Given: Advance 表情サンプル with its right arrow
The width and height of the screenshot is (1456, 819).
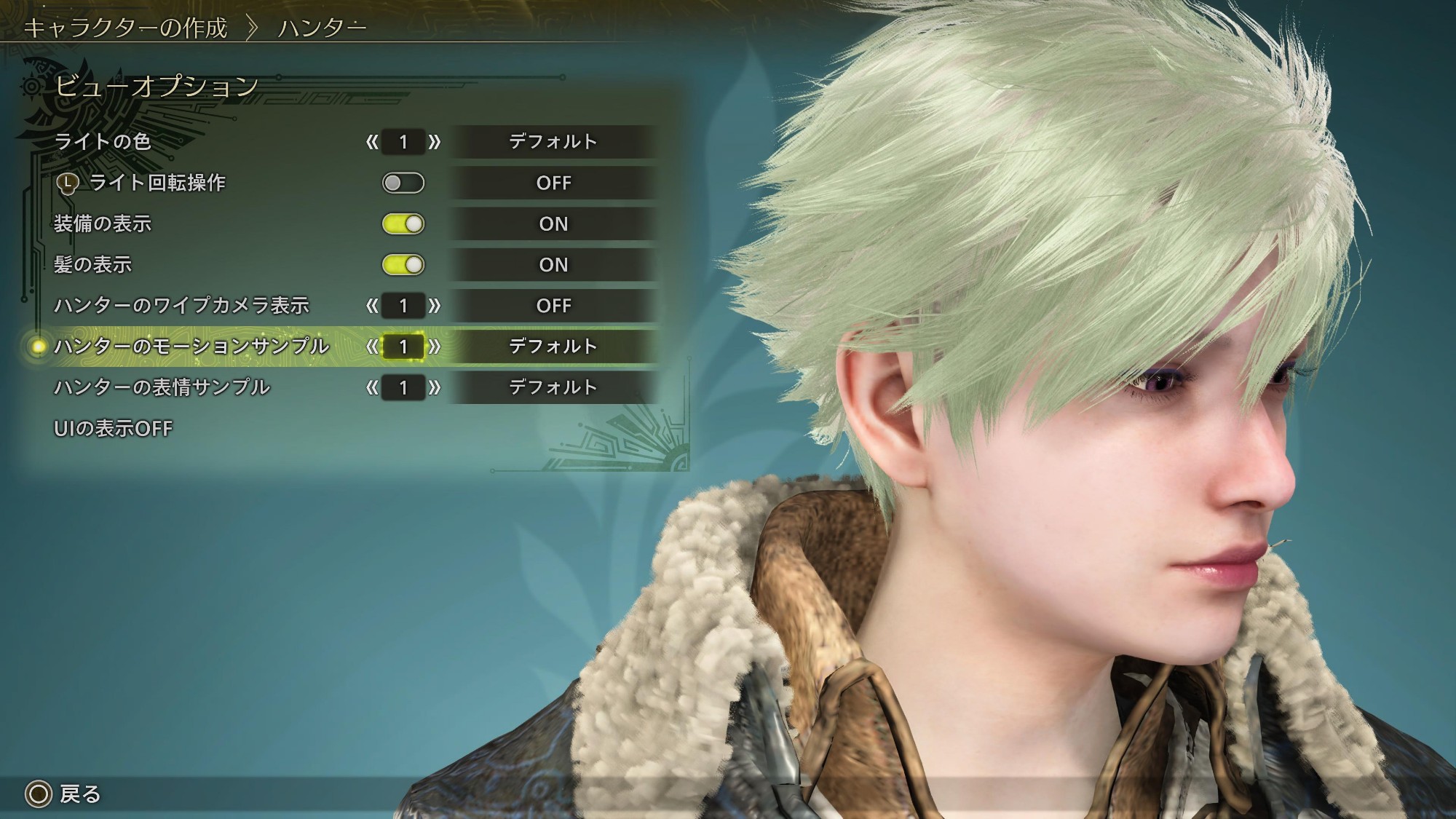Looking at the screenshot, I should (435, 387).
